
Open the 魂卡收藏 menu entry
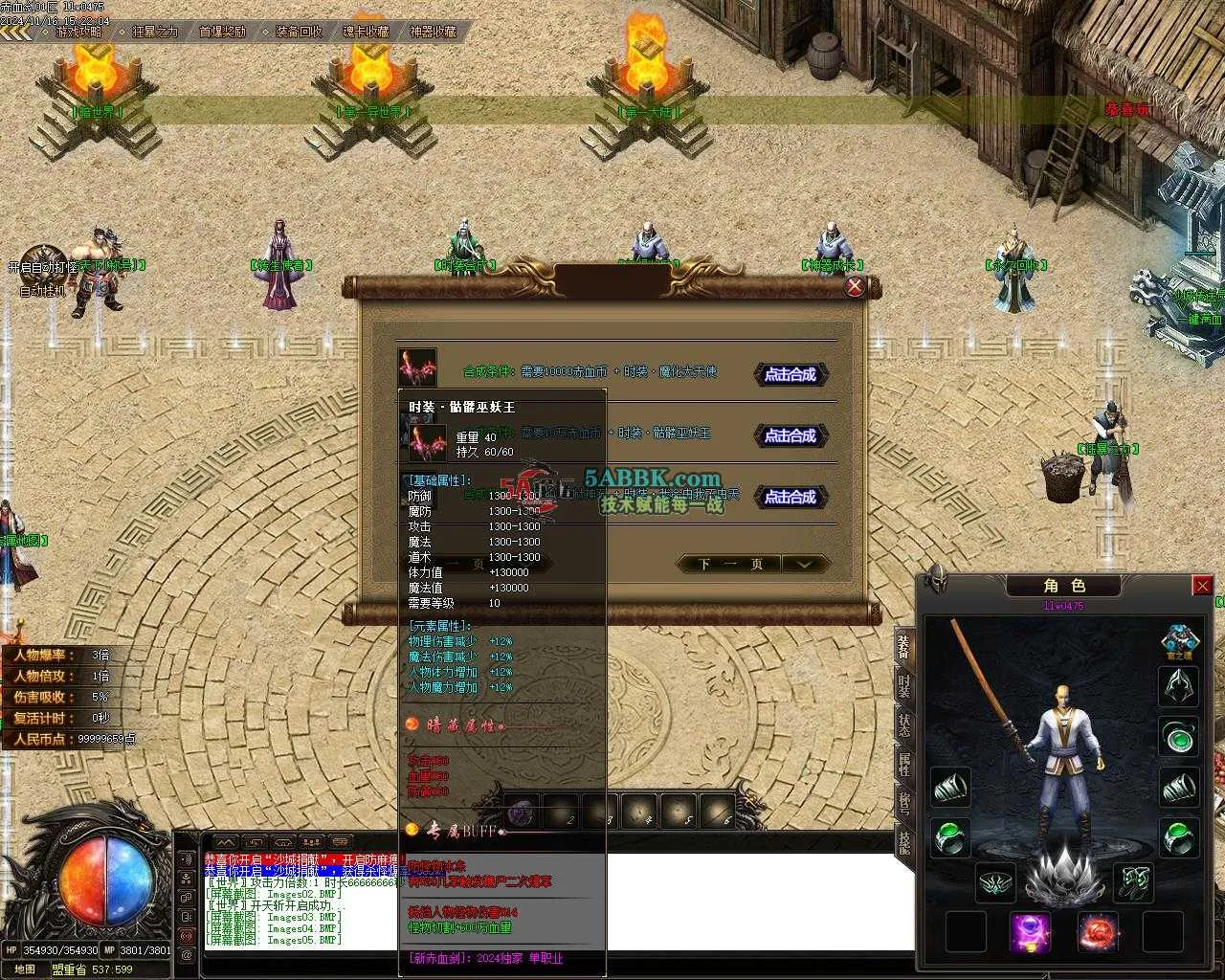(x=366, y=32)
